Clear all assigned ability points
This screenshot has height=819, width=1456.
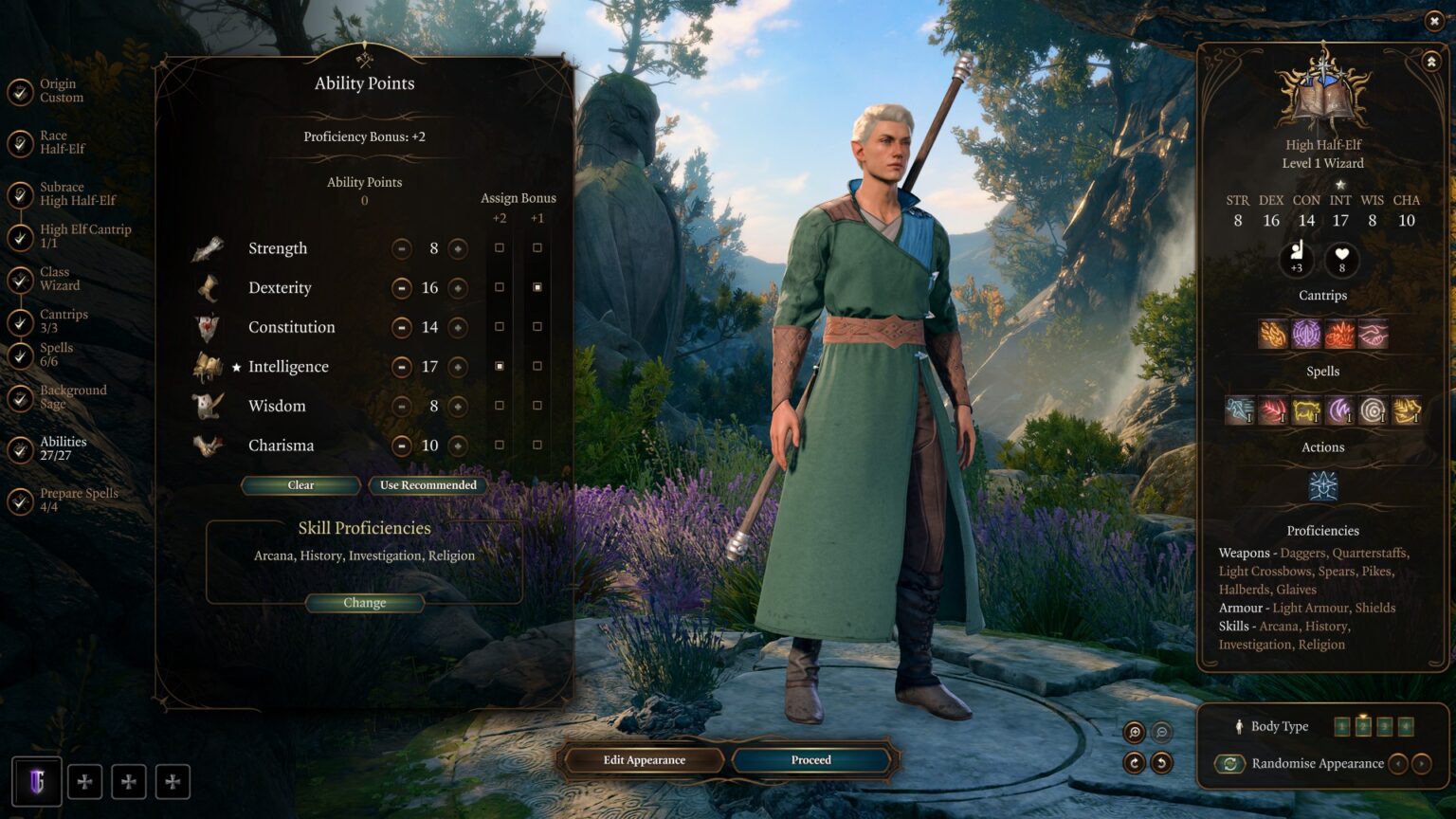pyautogui.click(x=300, y=485)
